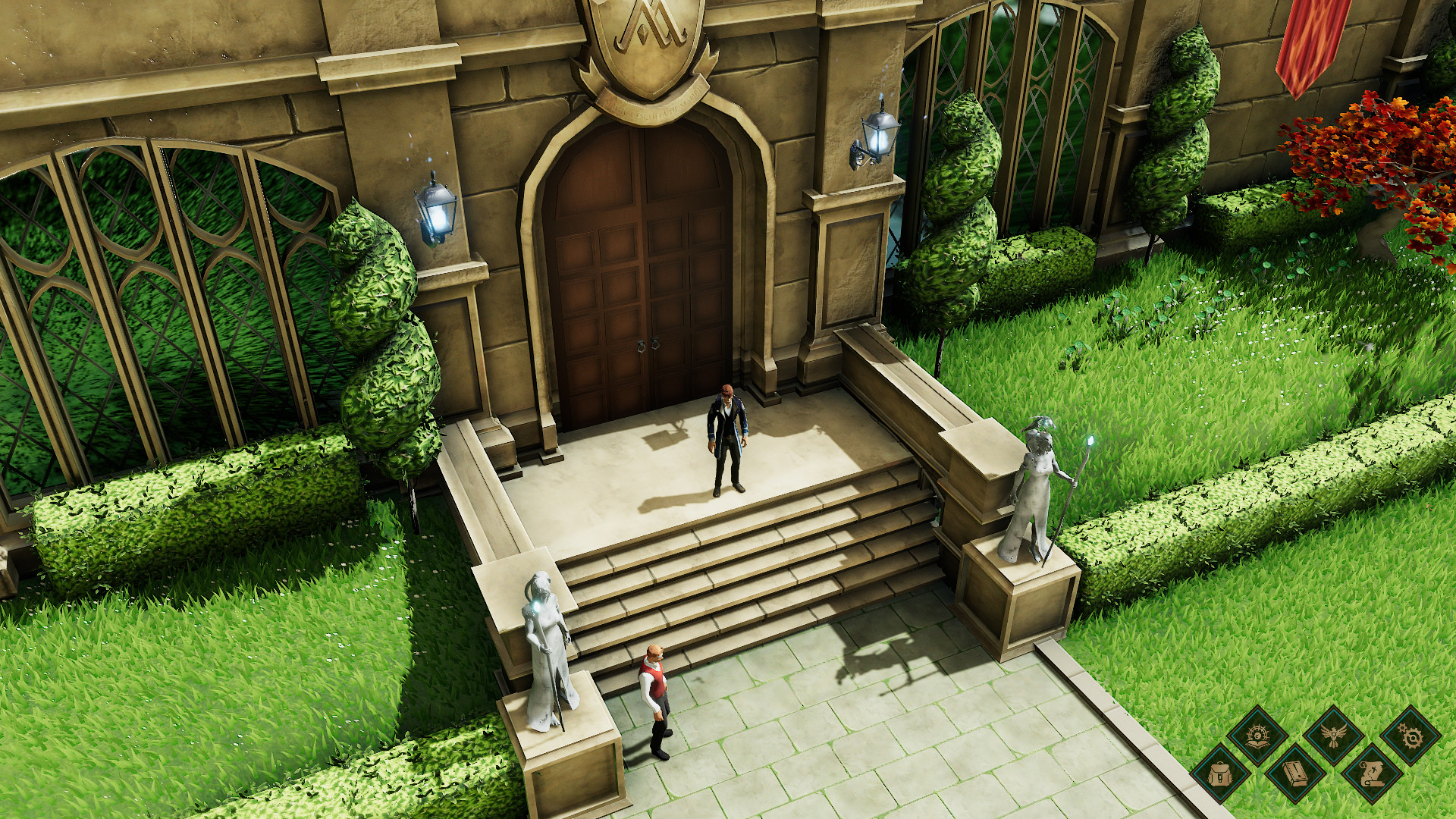This screenshot has width=1456, height=819.
Task: Open settings via the gears icon
Action: pyautogui.click(x=1410, y=736)
